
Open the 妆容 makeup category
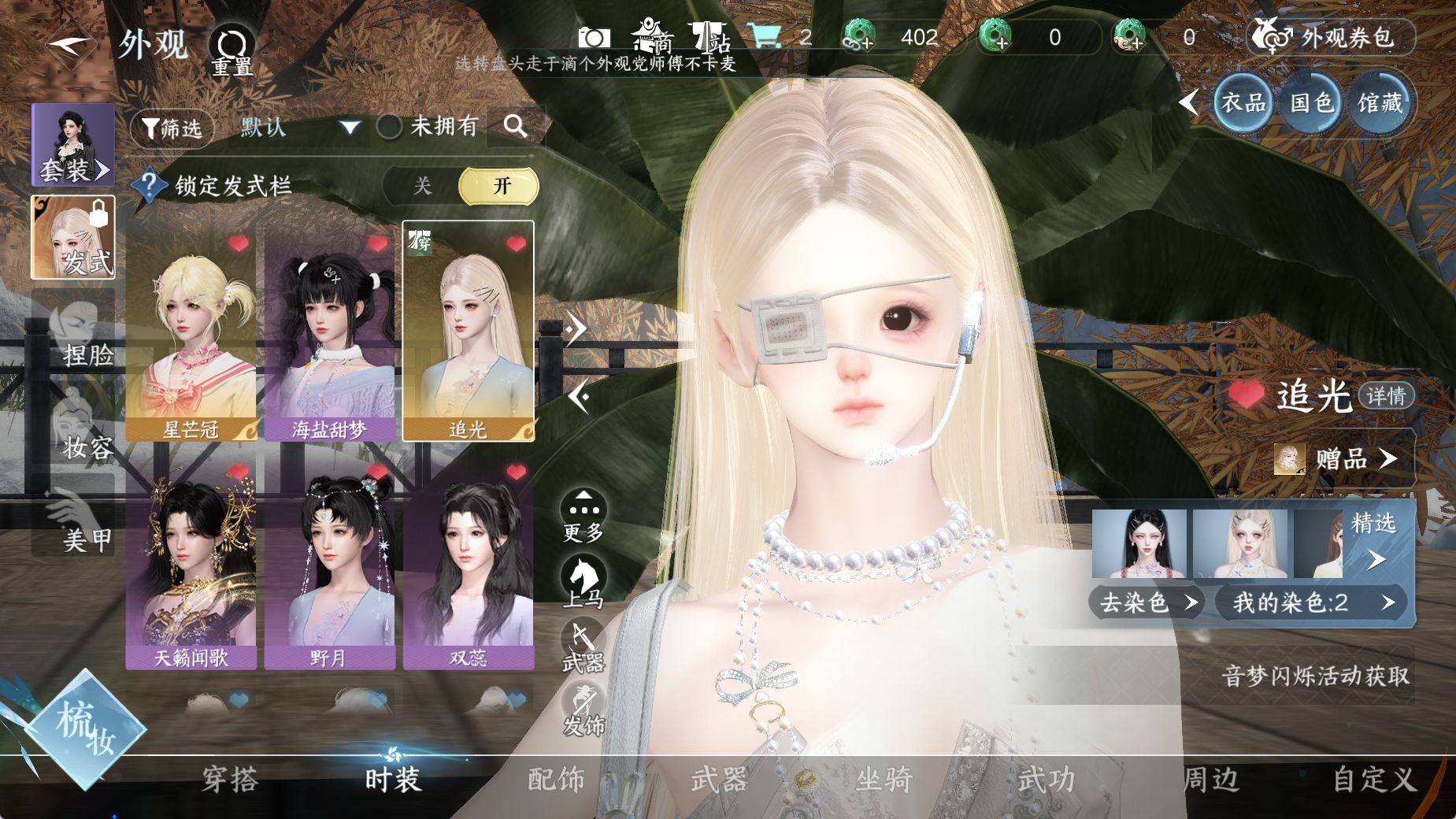pos(75,433)
